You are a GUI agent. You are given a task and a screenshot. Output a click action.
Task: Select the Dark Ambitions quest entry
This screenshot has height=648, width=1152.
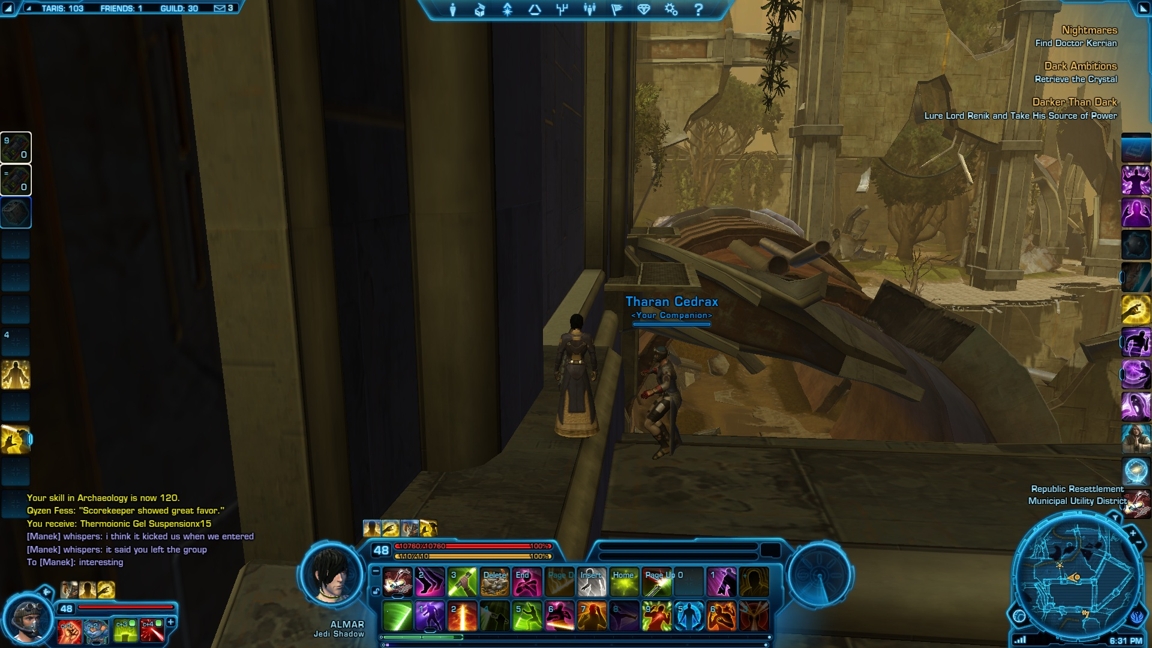(1080, 66)
